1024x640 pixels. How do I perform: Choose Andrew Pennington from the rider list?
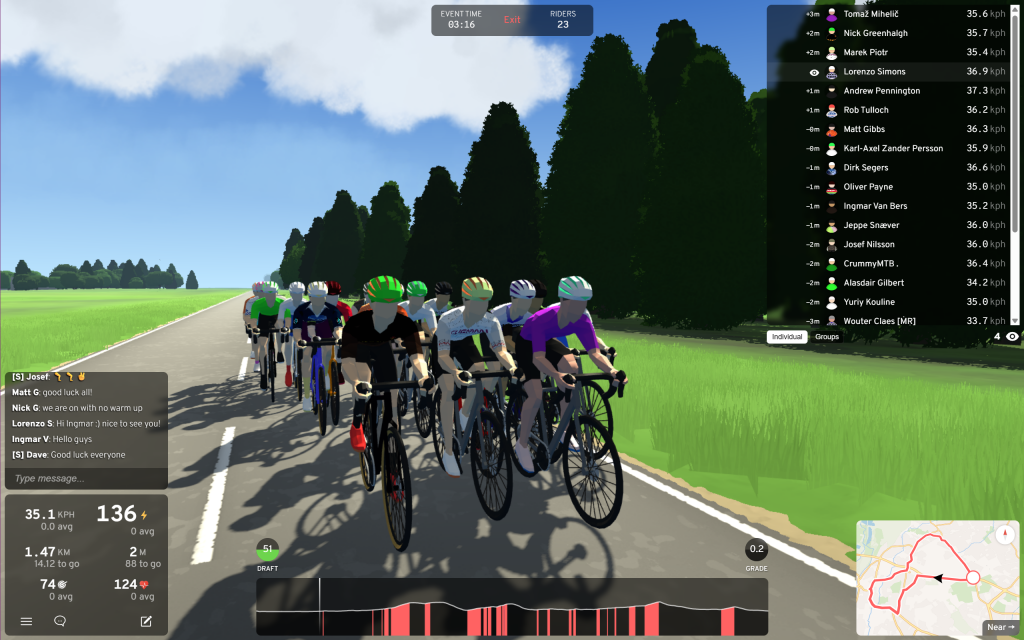(881, 91)
